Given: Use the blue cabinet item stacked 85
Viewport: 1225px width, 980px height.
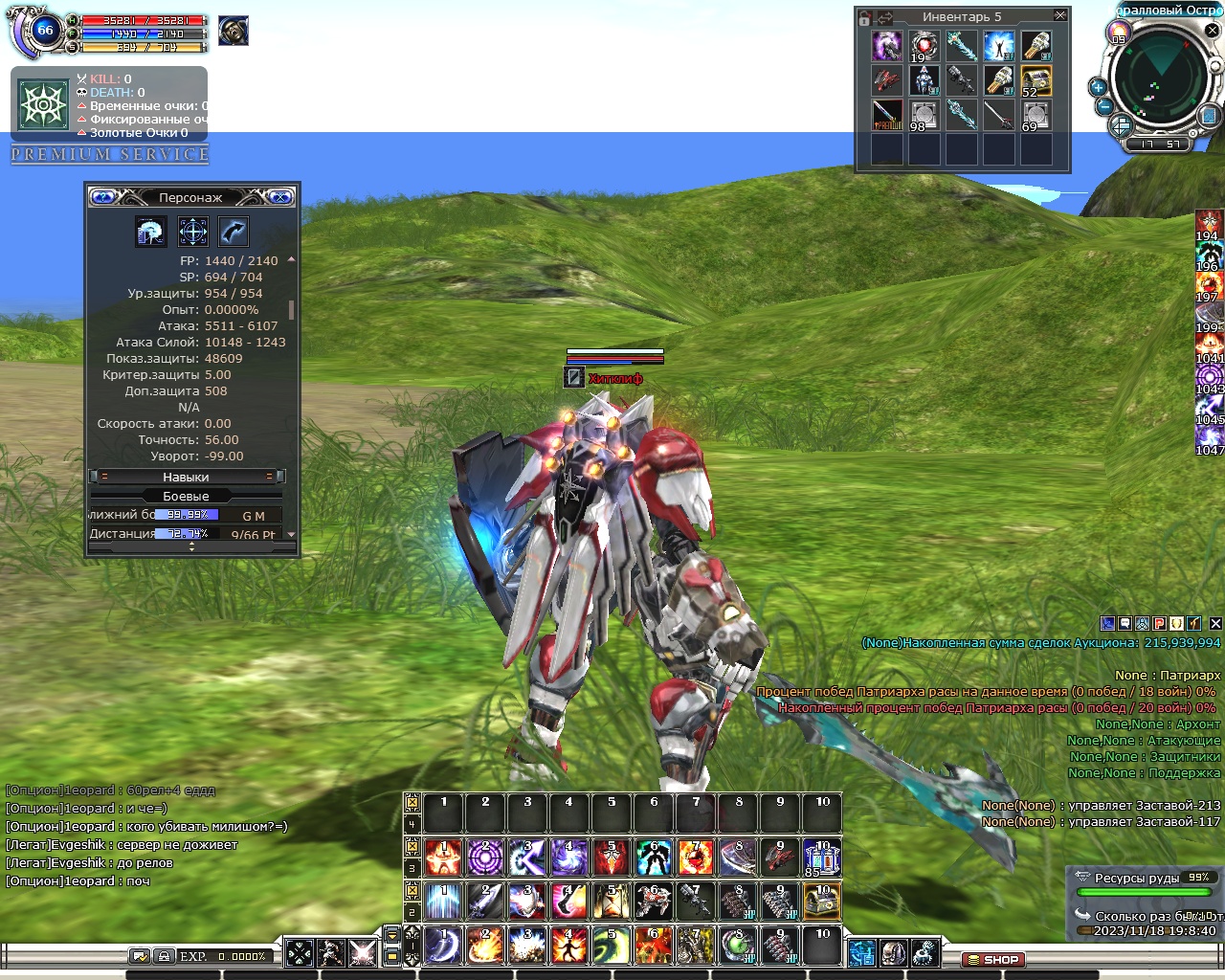Looking at the screenshot, I should 822,857.
